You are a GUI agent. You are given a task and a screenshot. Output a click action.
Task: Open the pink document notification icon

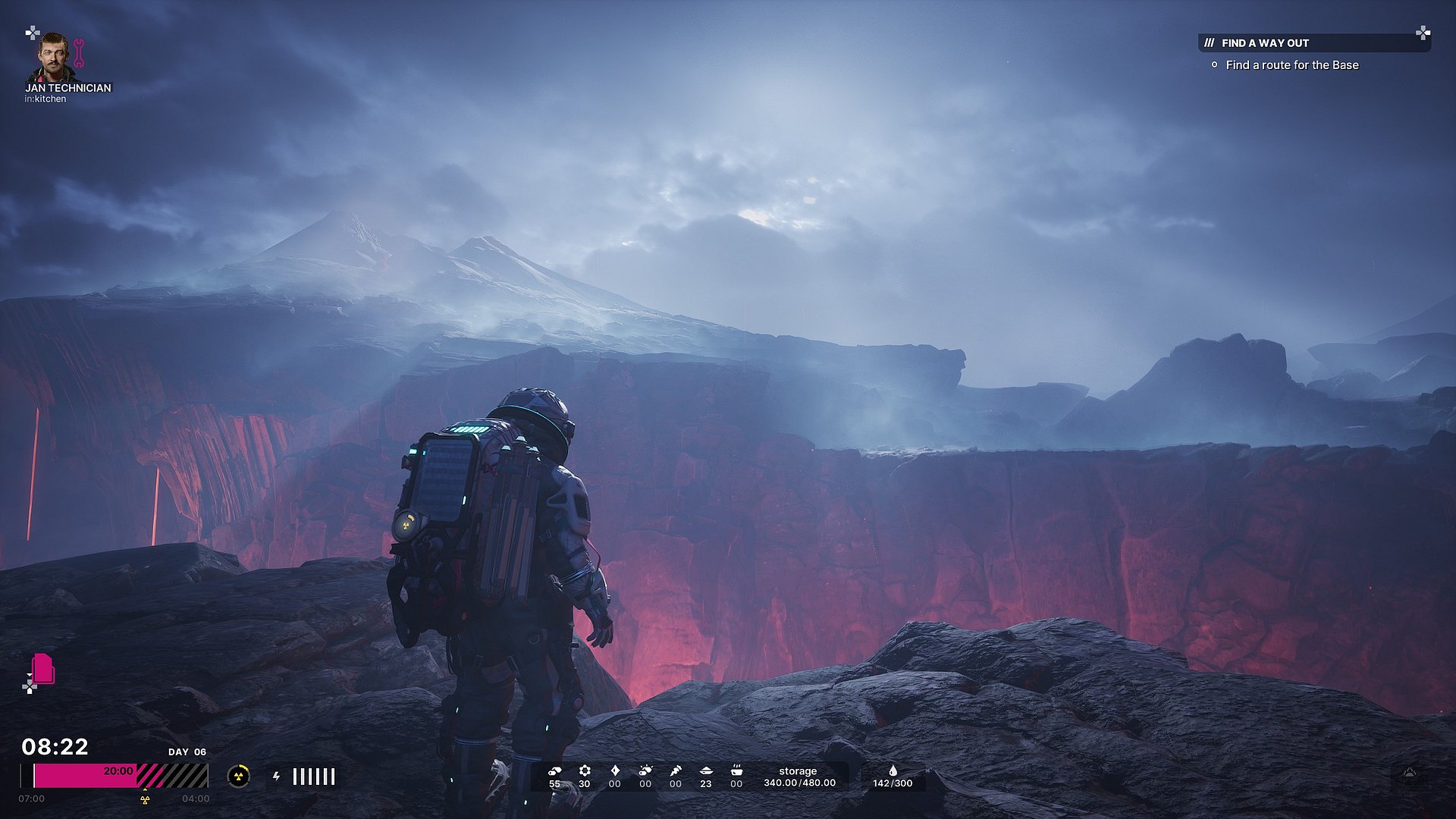tap(43, 669)
